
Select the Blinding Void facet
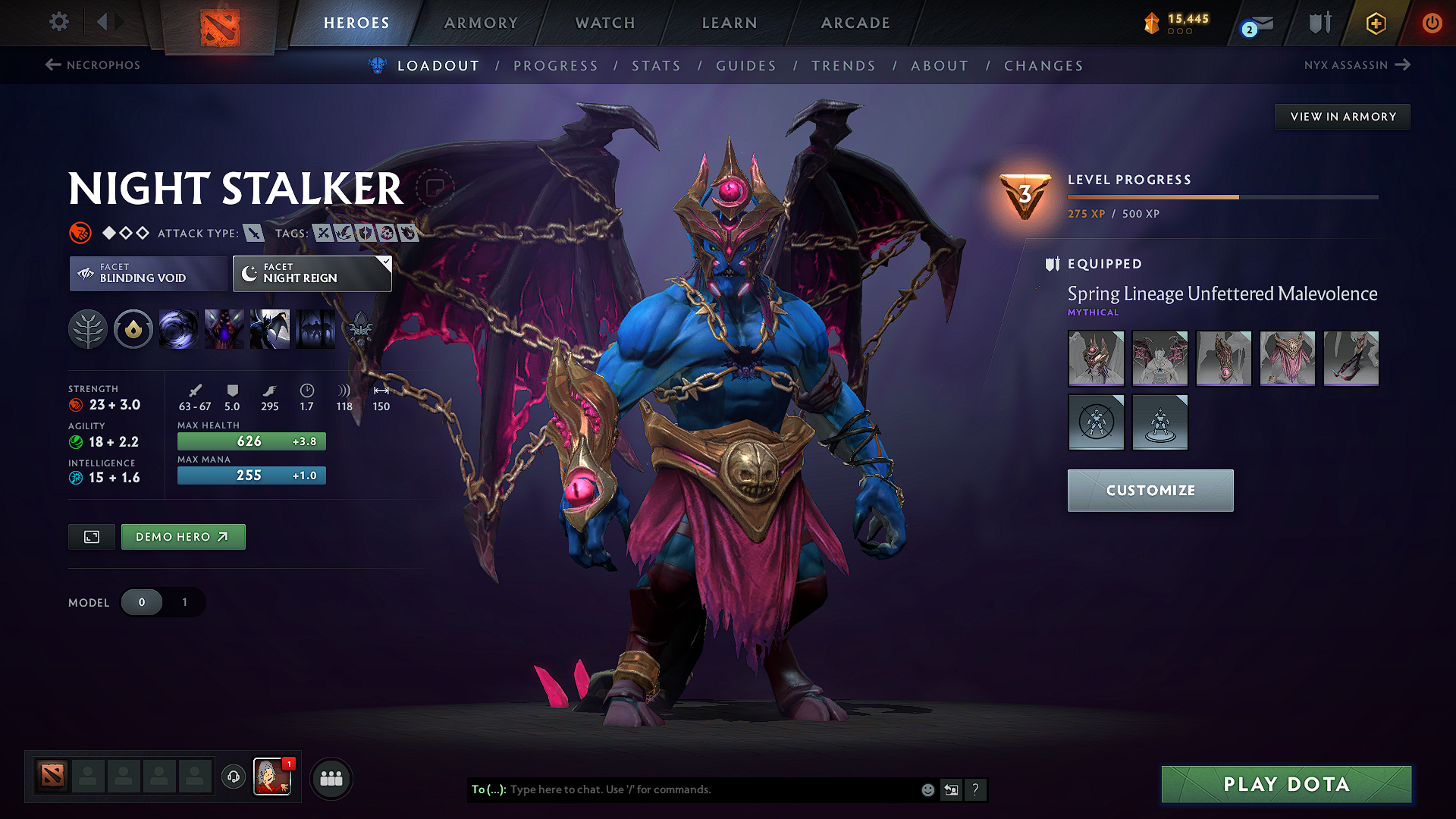click(148, 273)
